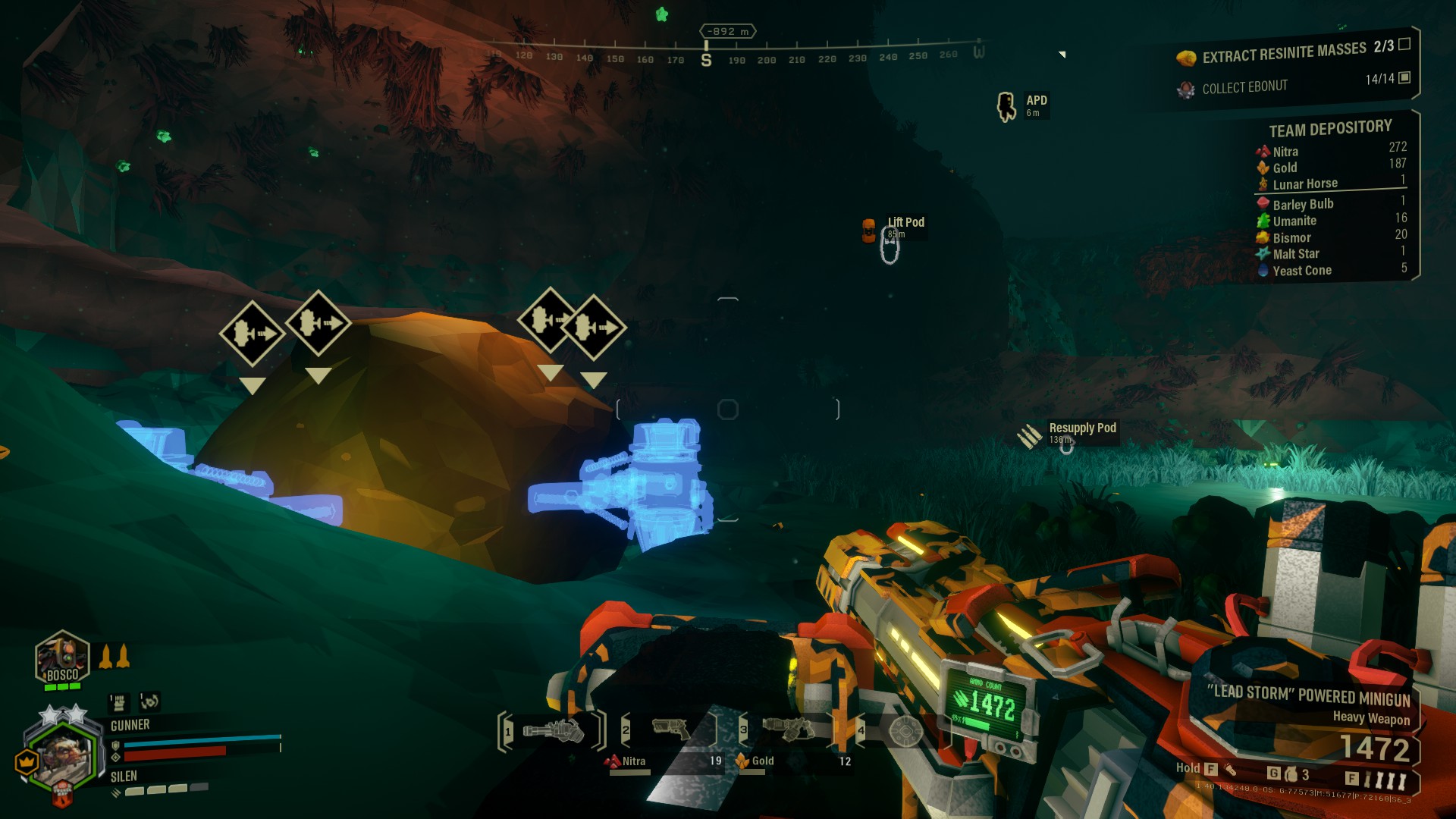Select the Umanite row in Team Depository

point(1330,221)
